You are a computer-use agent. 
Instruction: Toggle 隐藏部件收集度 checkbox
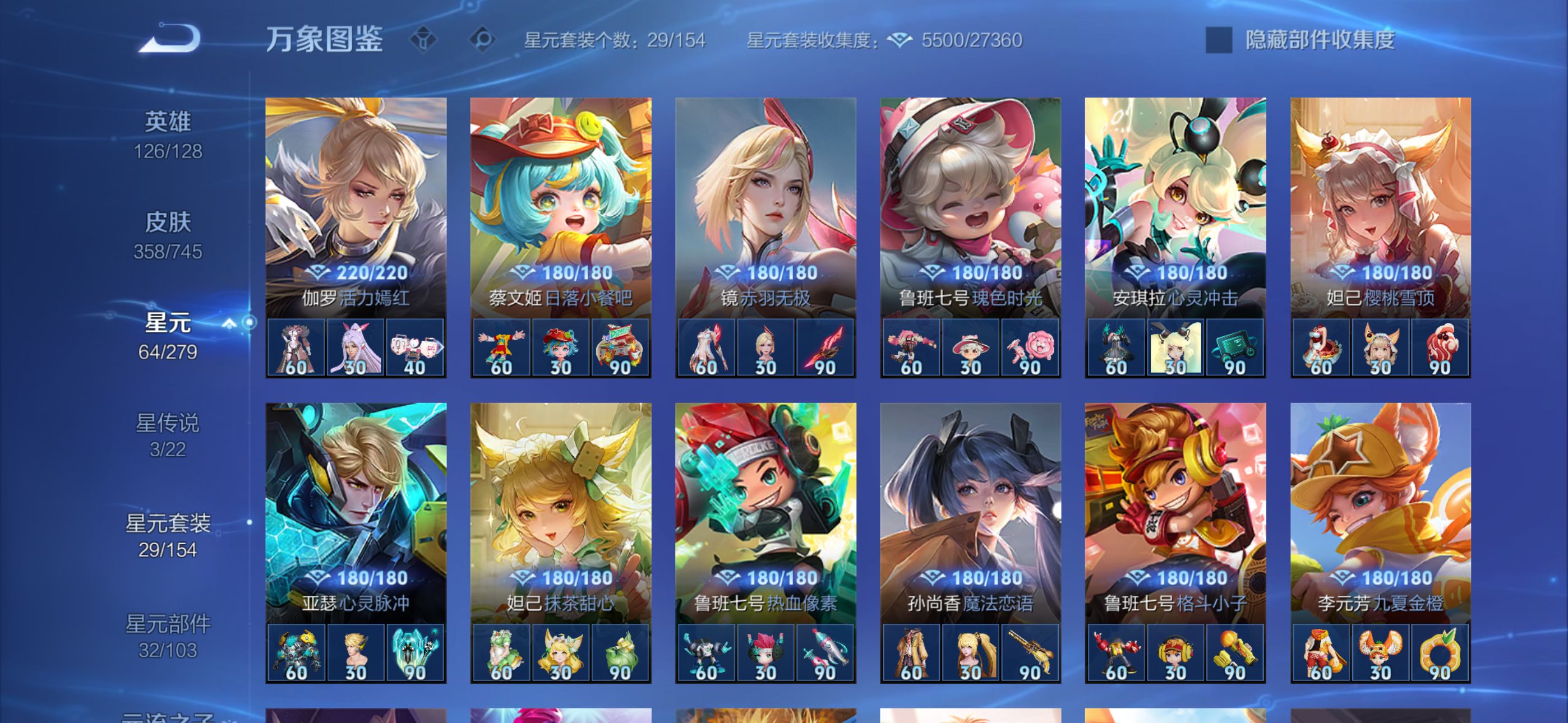1219,40
